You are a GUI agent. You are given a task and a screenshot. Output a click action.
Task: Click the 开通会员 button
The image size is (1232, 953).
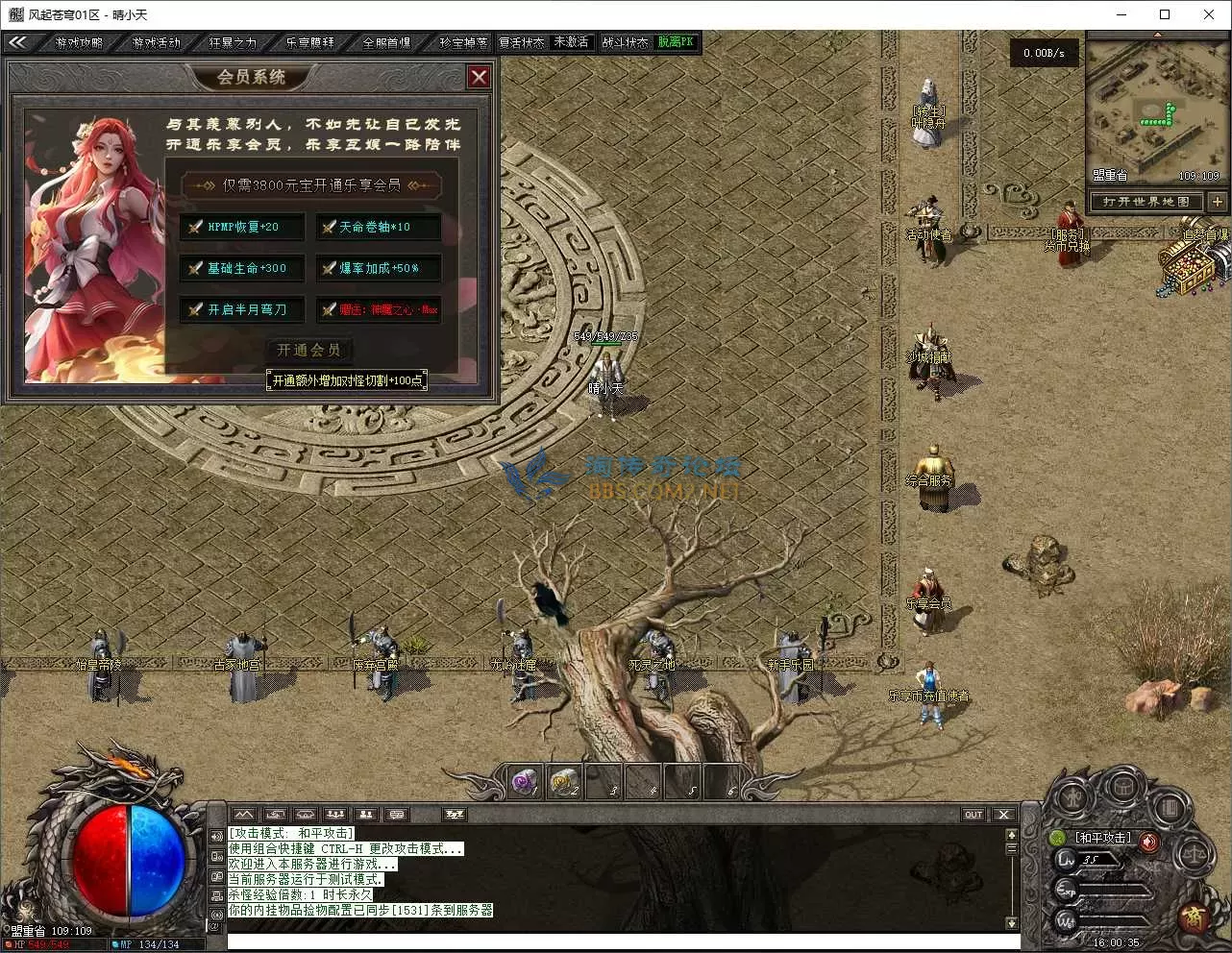(x=308, y=351)
